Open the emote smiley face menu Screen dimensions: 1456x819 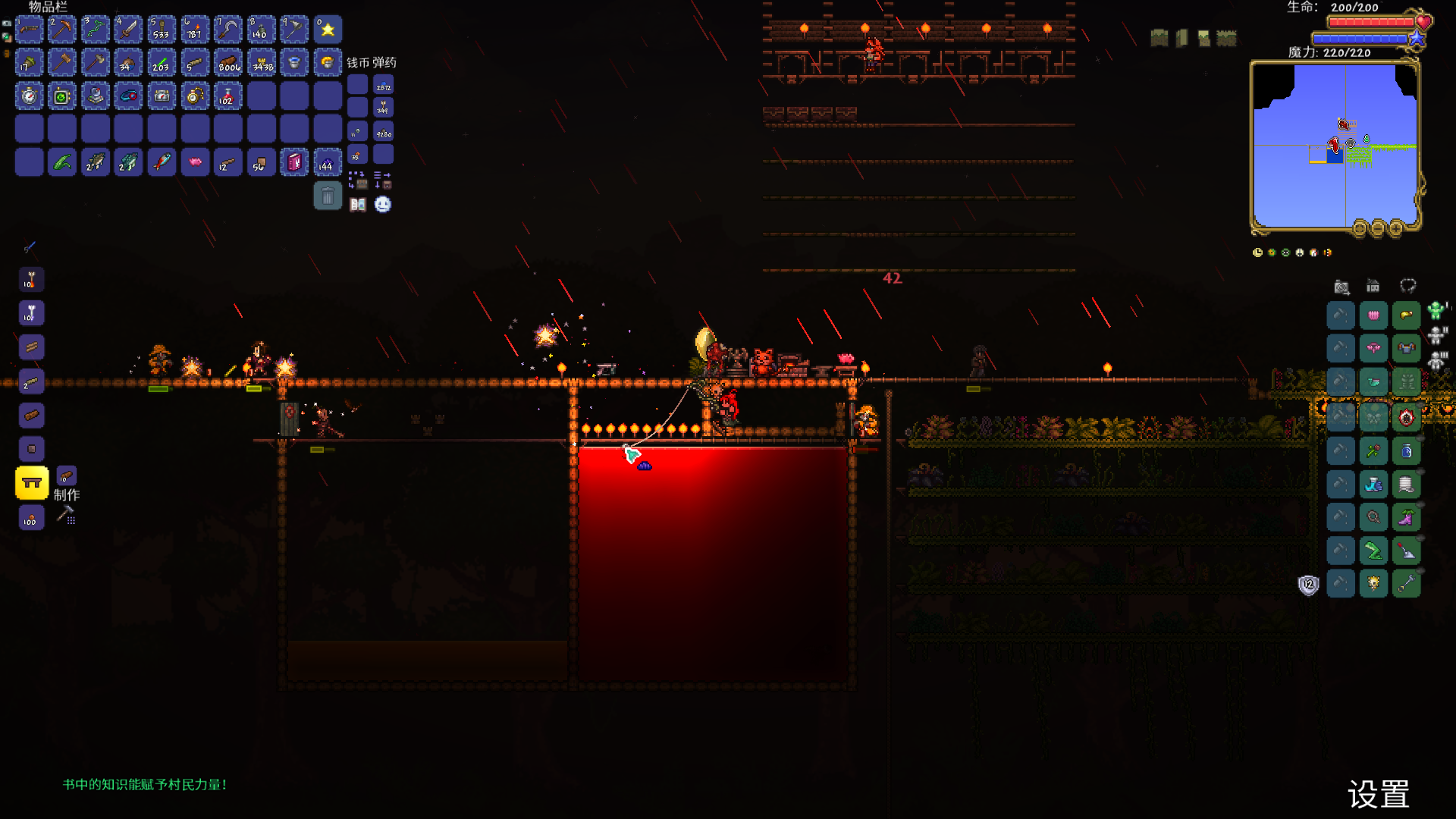[x=383, y=205]
